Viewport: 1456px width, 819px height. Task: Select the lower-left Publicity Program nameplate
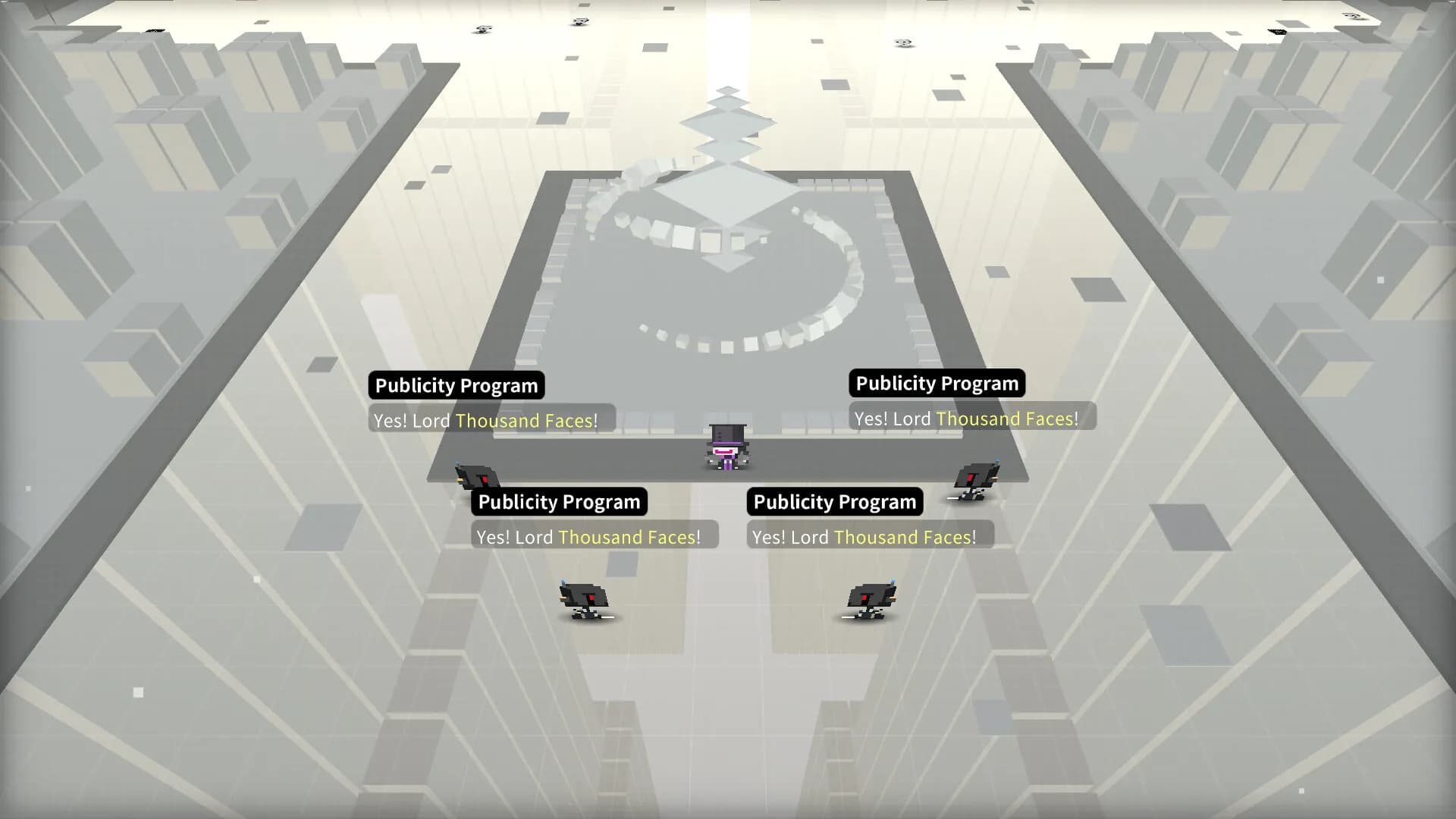point(558,501)
